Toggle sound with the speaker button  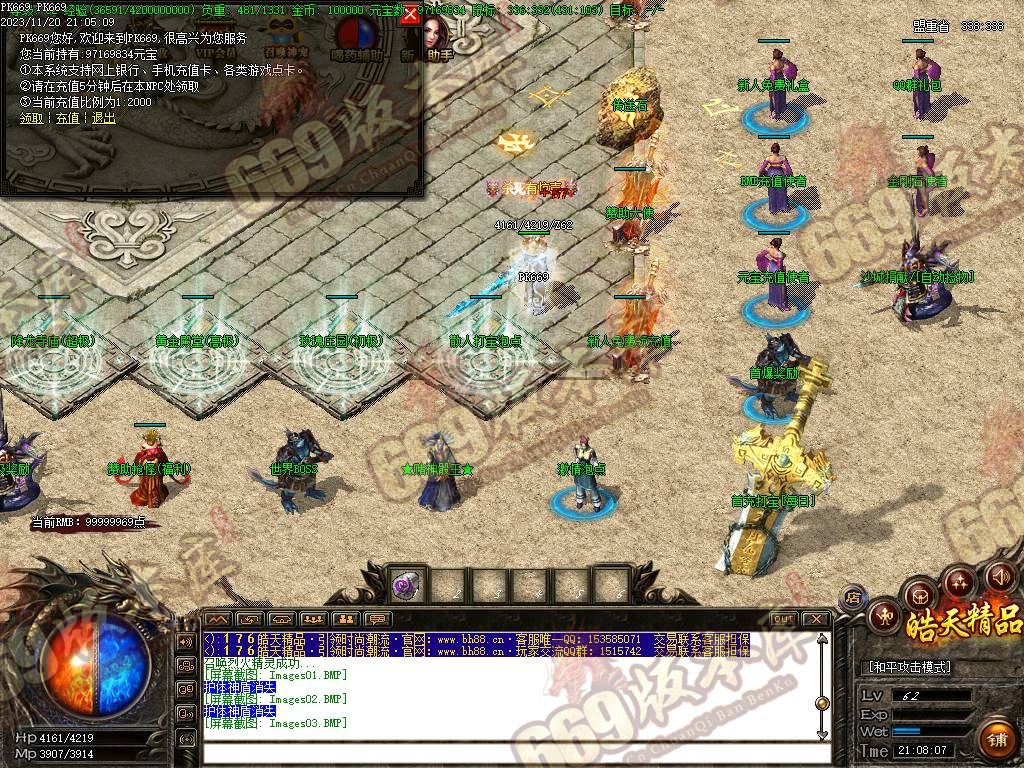pos(1000,576)
